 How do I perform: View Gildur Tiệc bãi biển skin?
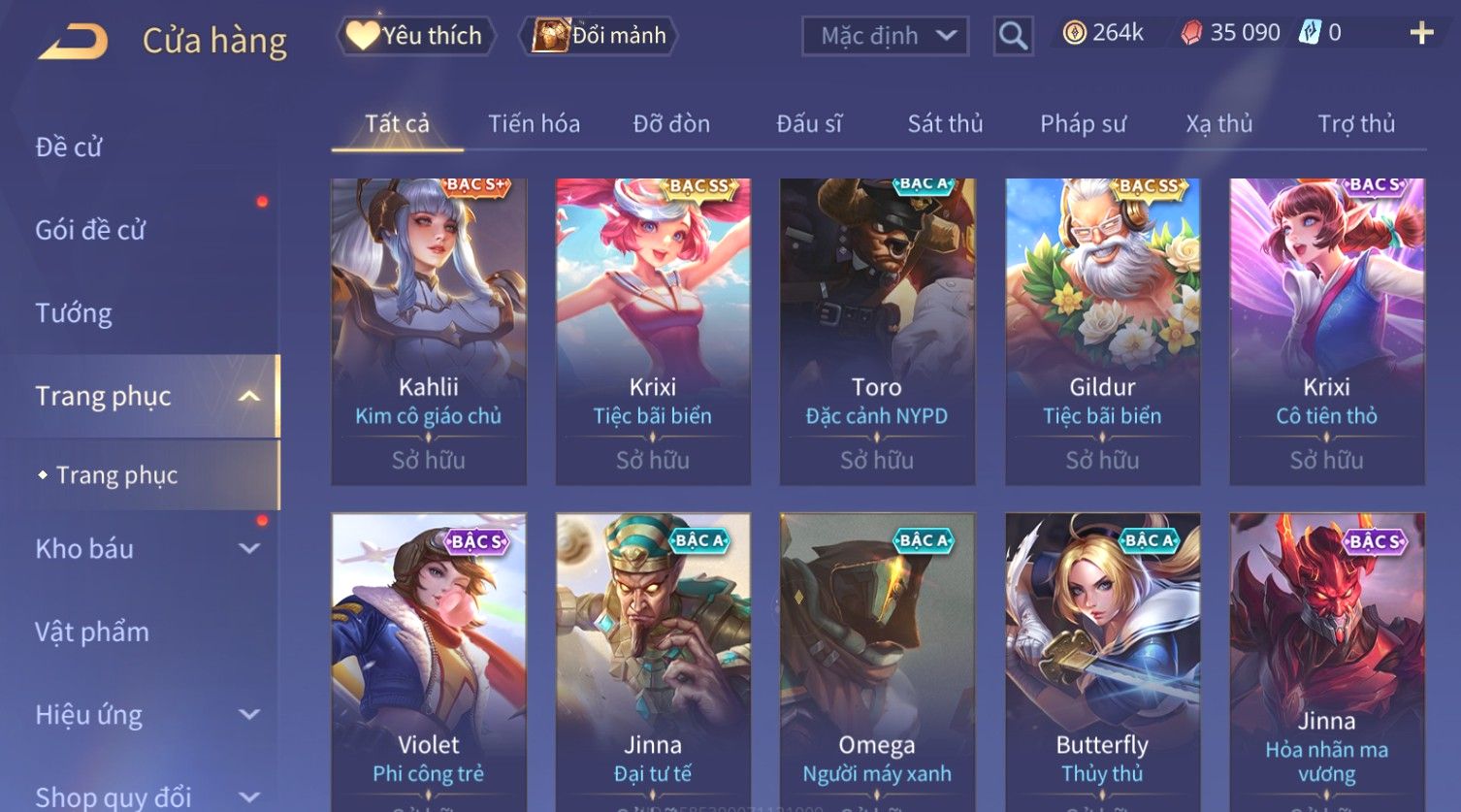[1102, 330]
